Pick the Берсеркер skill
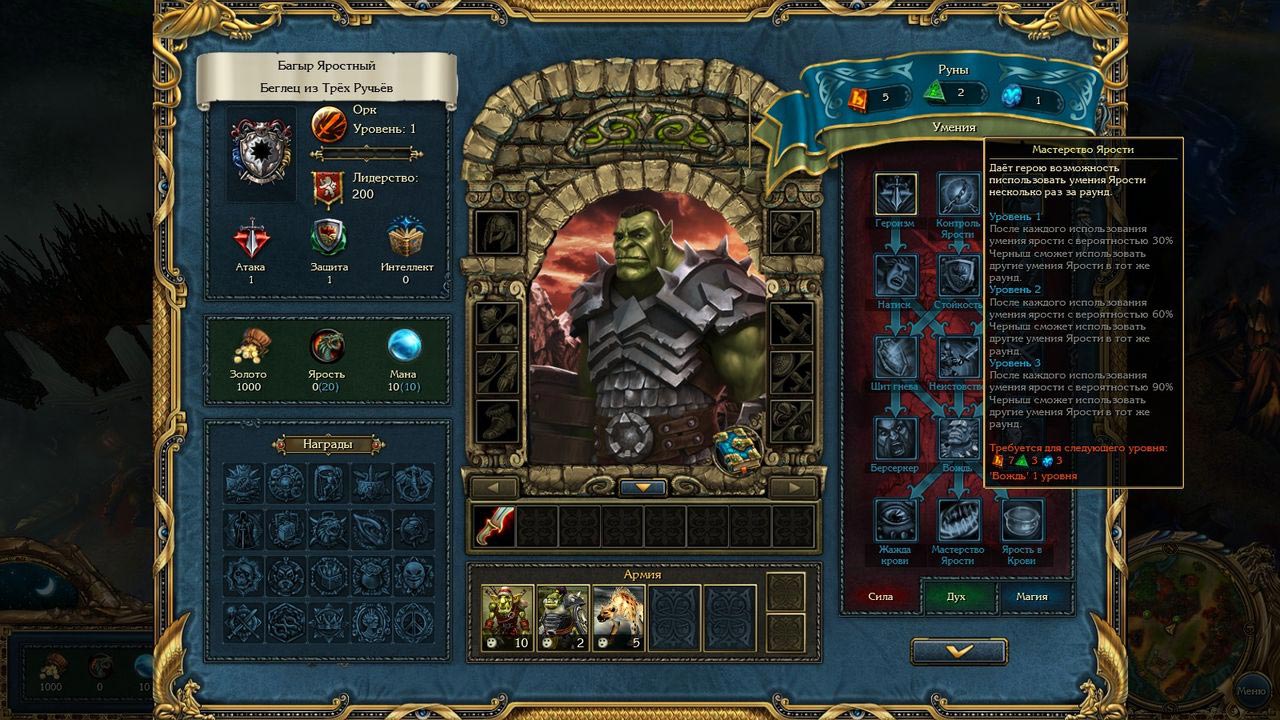 [x=896, y=438]
